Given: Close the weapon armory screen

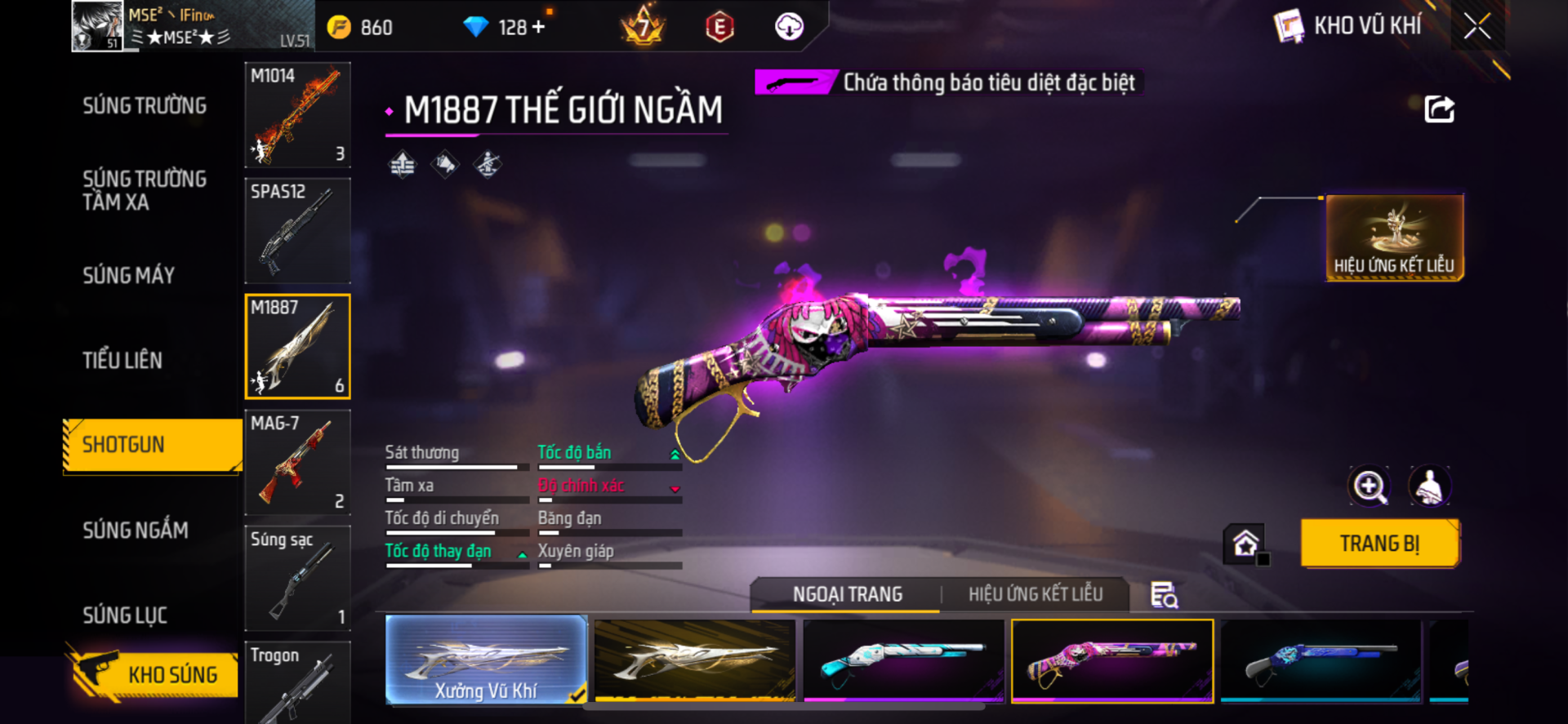Looking at the screenshot, I should coord(1477,26).
